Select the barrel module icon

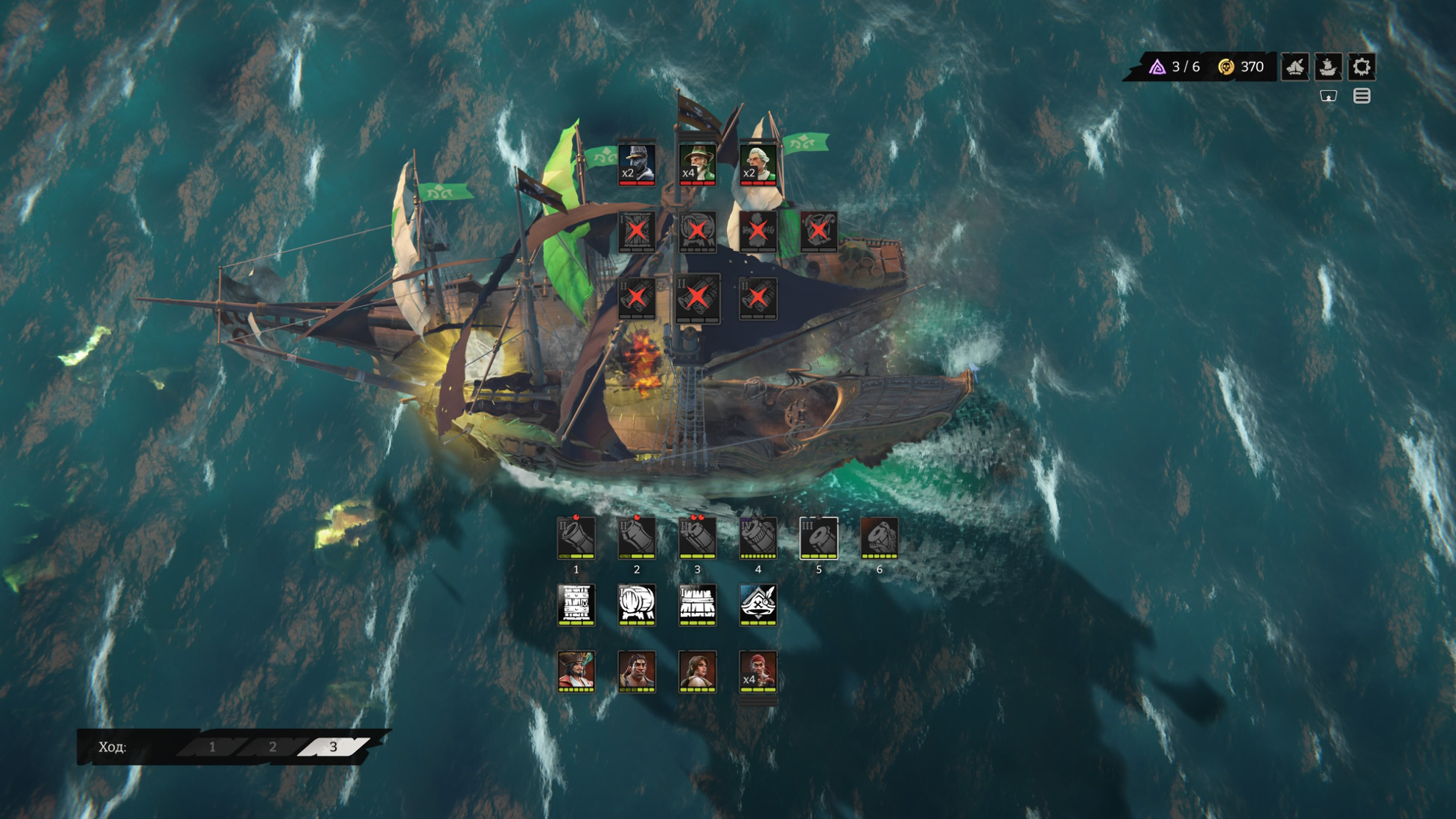(637, 604)
